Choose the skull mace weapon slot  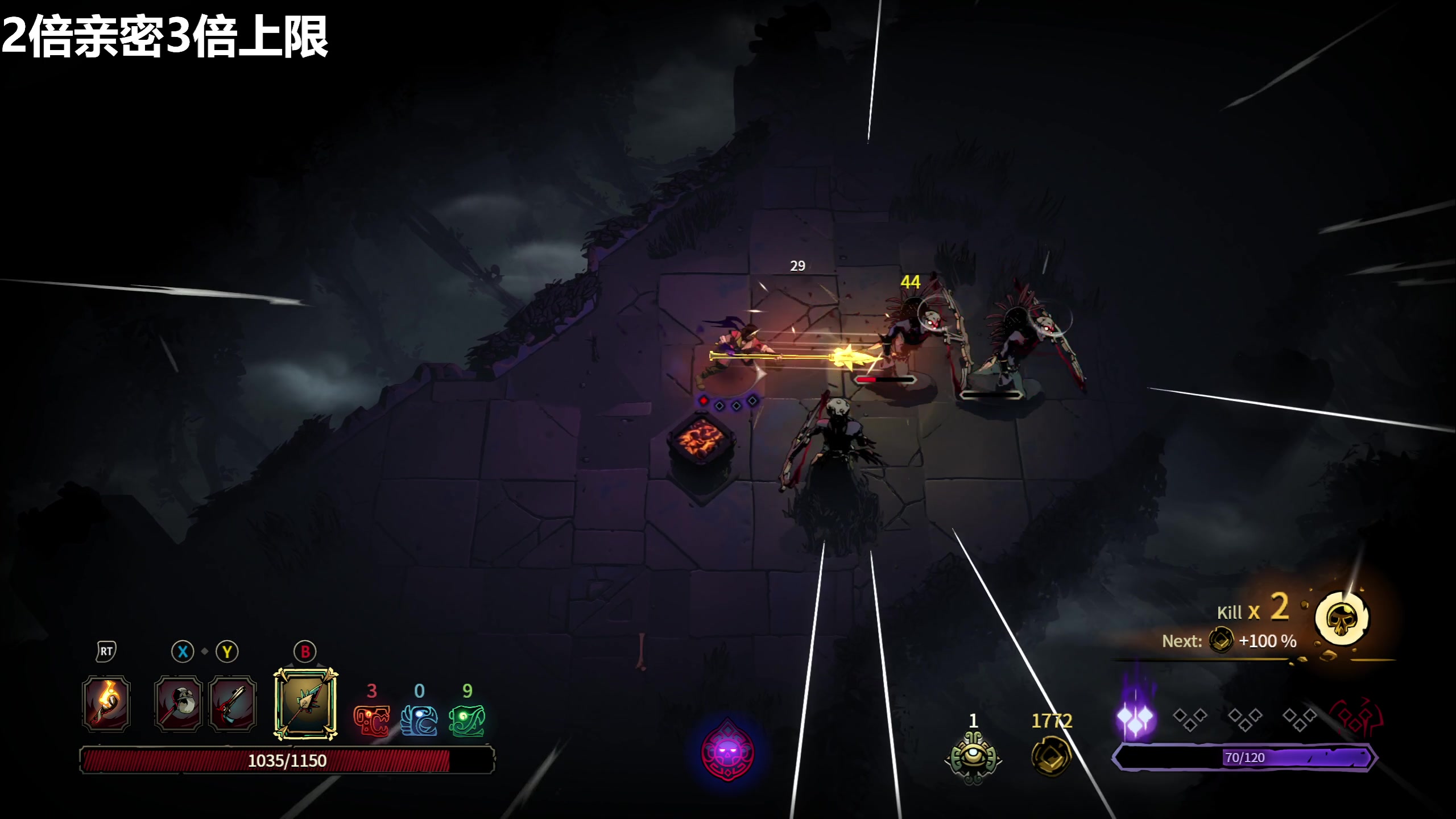pyautogui.click(x=178, y=704)
